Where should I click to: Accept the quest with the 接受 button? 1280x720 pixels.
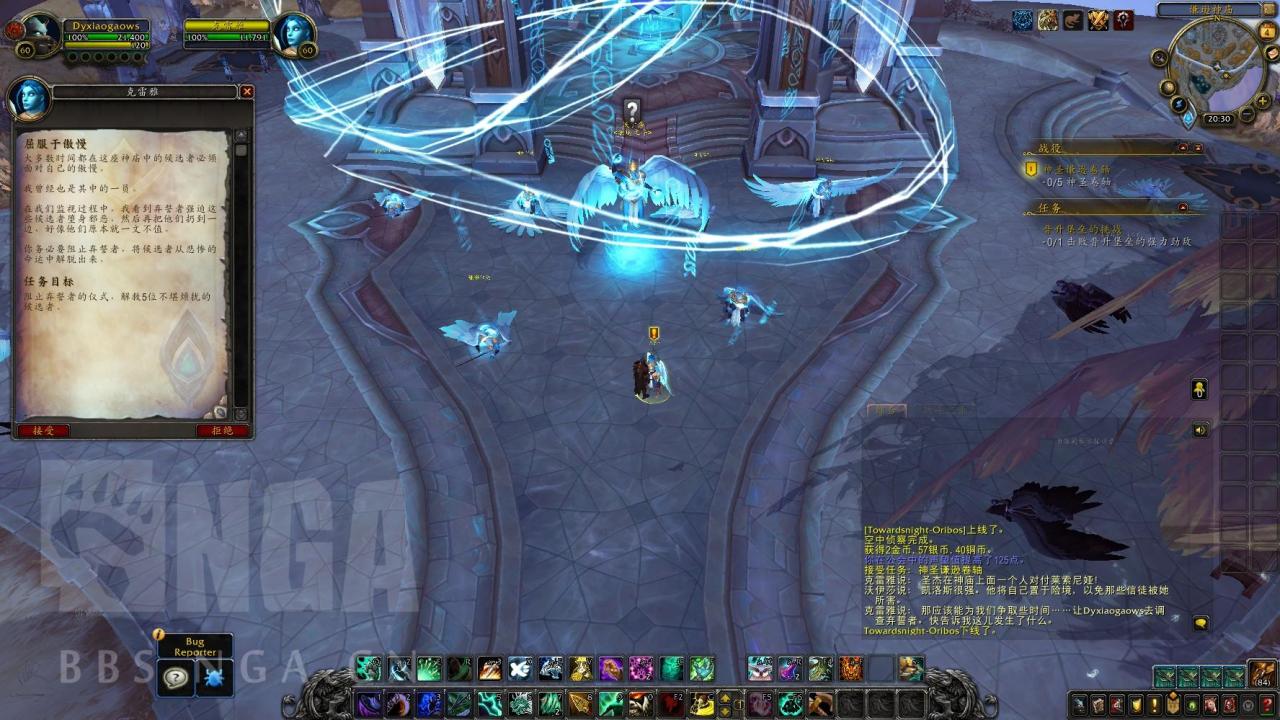point(43,430)
